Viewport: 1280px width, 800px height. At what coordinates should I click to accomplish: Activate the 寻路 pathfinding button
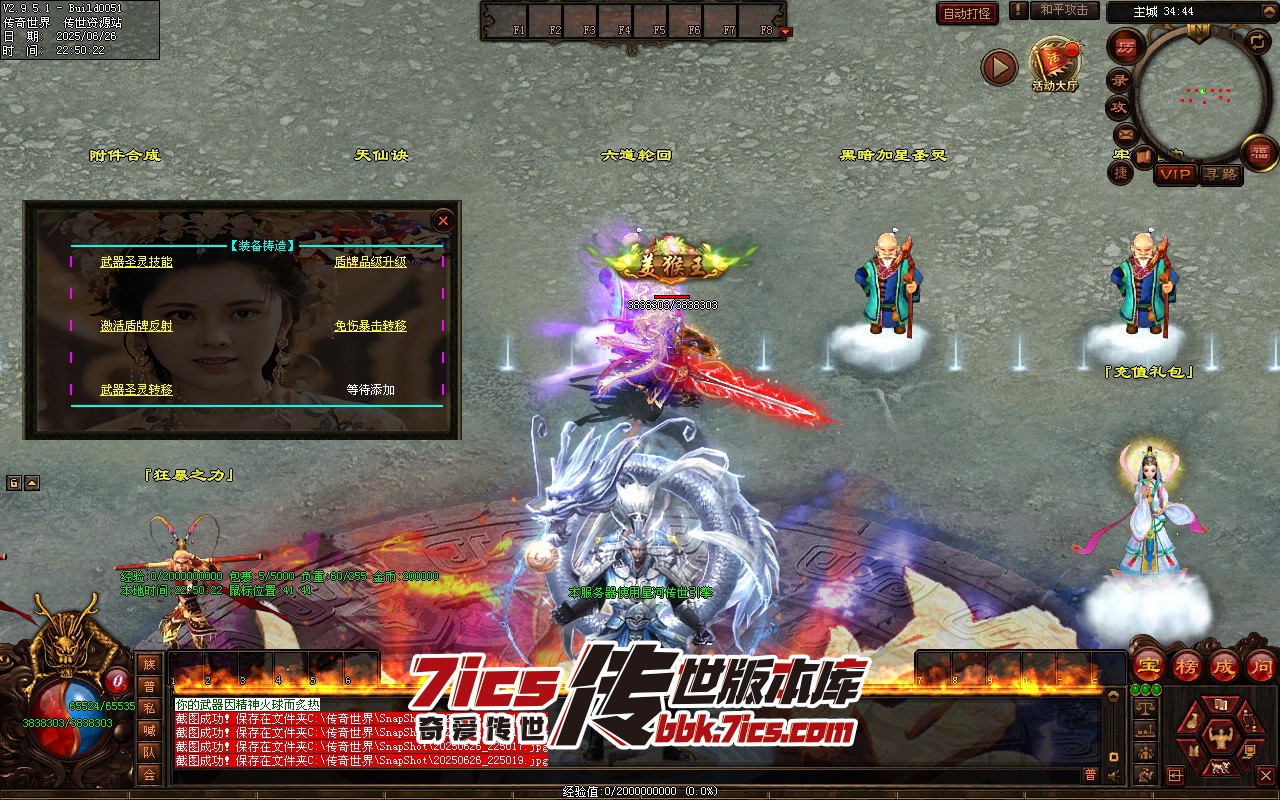(x=1220, y=174)
